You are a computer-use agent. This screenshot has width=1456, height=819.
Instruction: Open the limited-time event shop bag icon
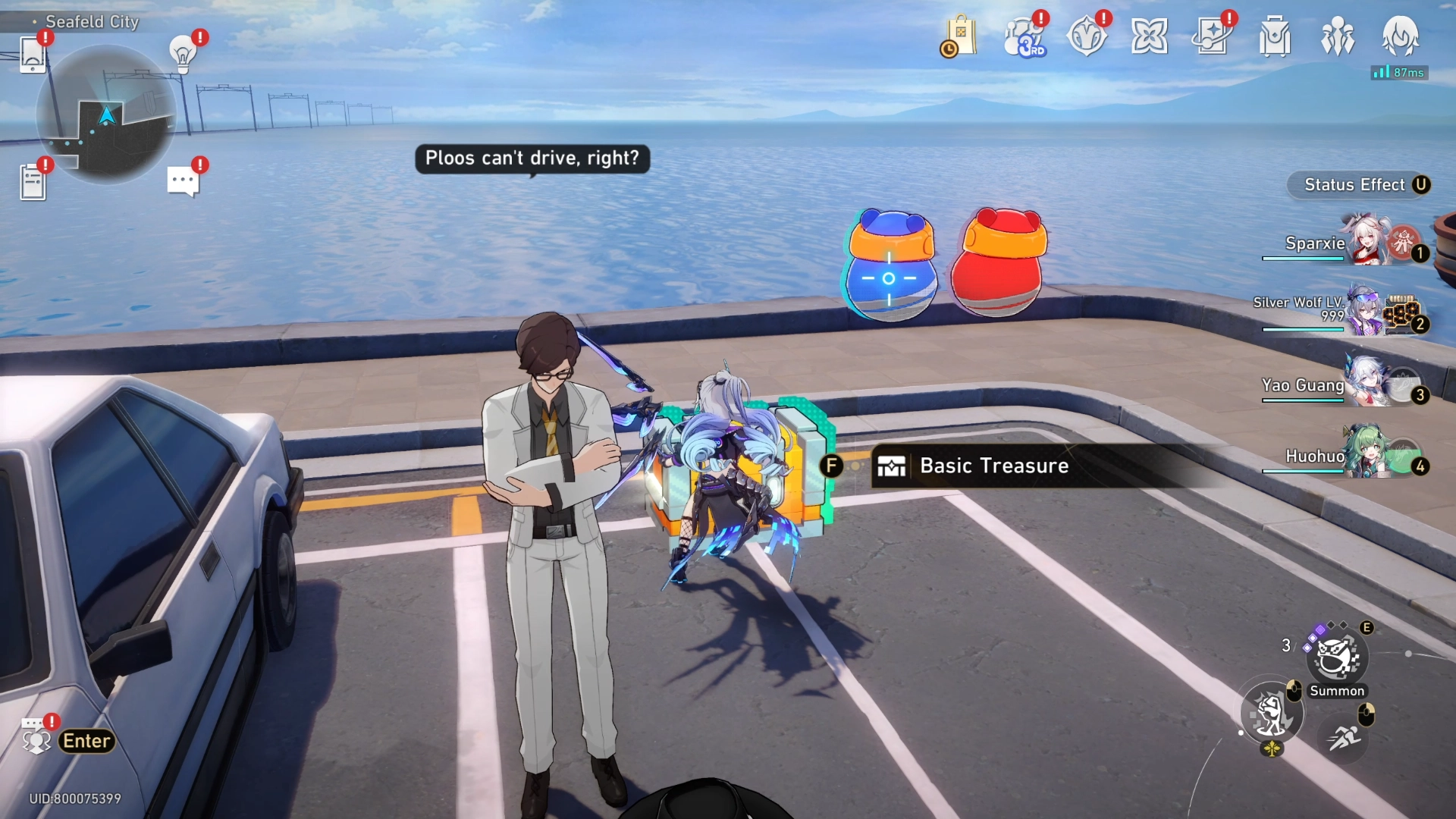(959, 36)
